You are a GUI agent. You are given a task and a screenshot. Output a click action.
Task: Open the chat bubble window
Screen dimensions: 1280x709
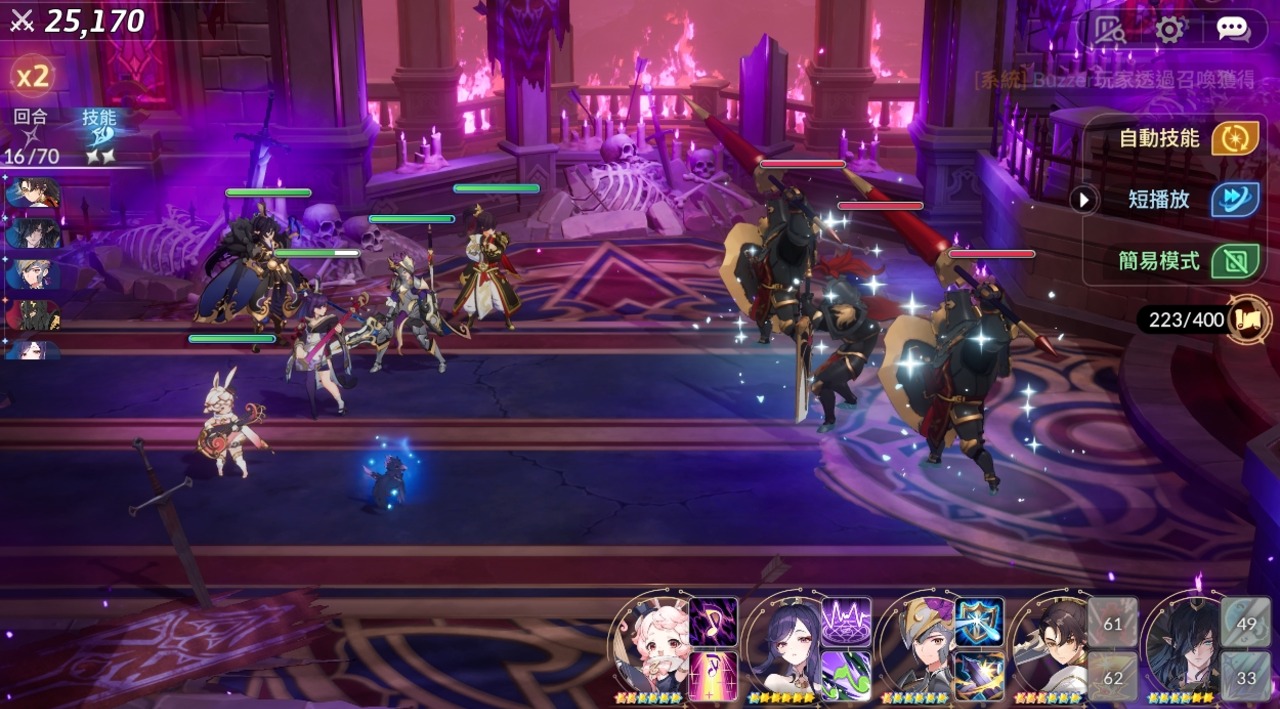point(1233,29)
